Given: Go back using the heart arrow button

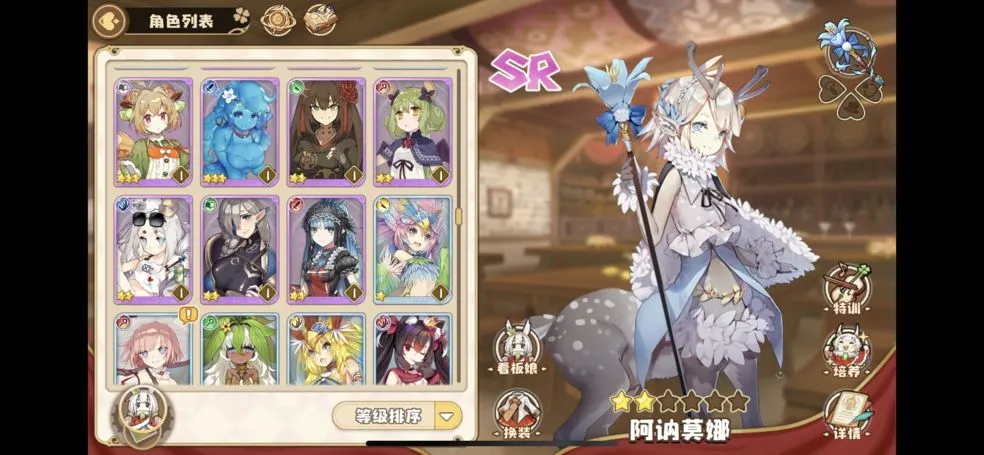Looking at the screenshot, I should point(108,20).
